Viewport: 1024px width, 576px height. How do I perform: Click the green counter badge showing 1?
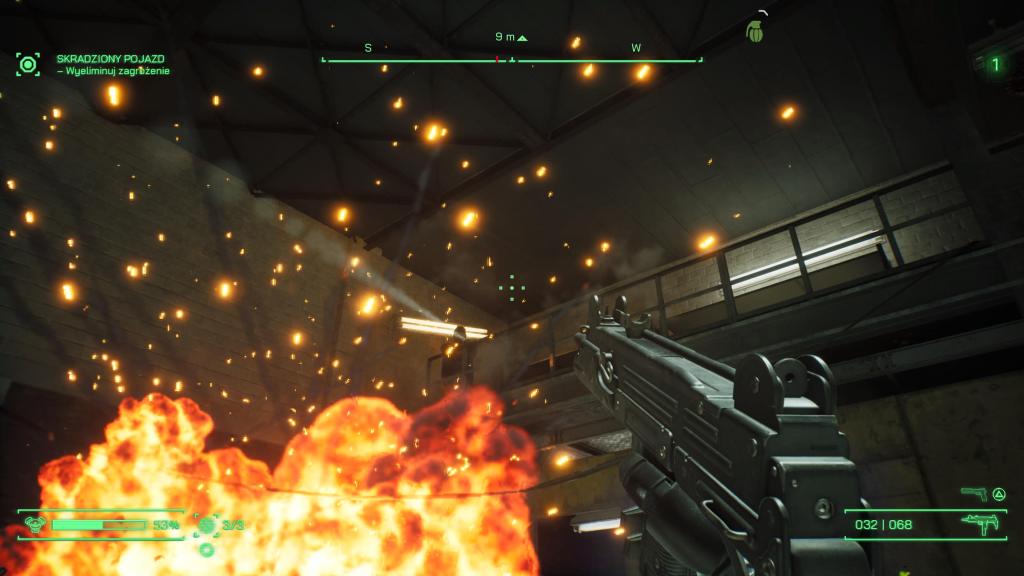(x=994, y=65)
